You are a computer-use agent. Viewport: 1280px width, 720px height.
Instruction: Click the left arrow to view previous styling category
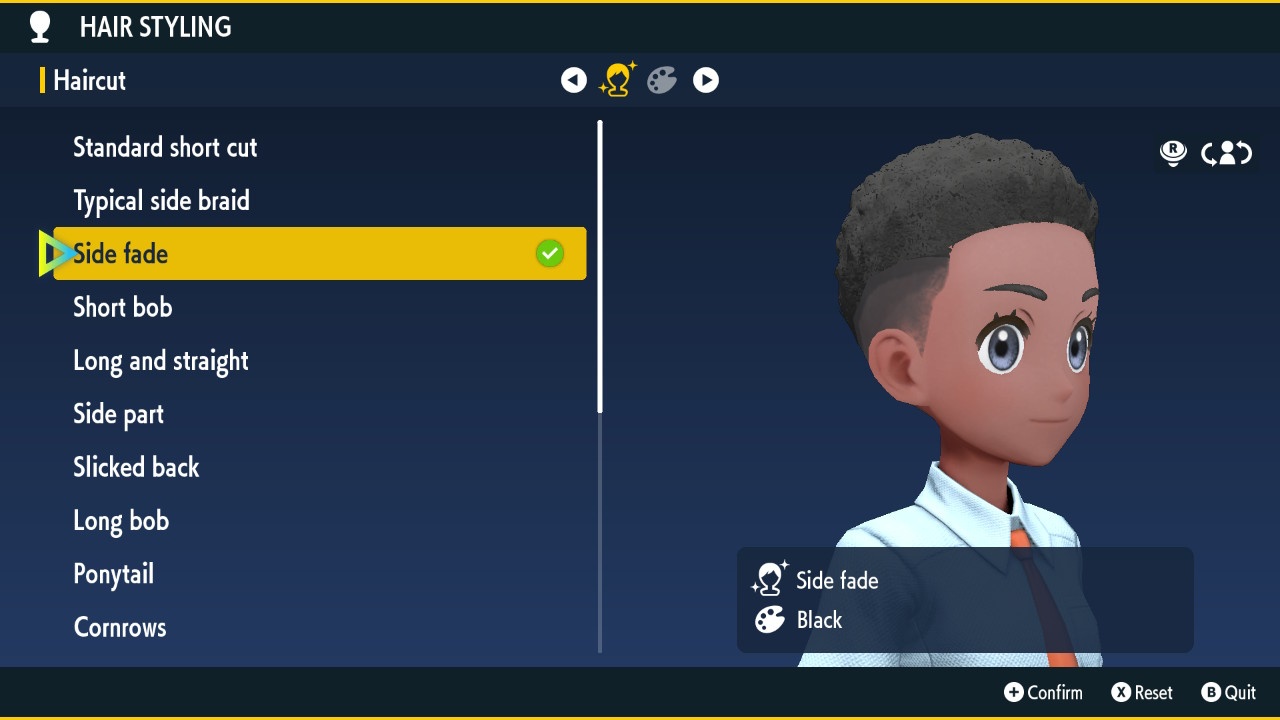(573, 80)
